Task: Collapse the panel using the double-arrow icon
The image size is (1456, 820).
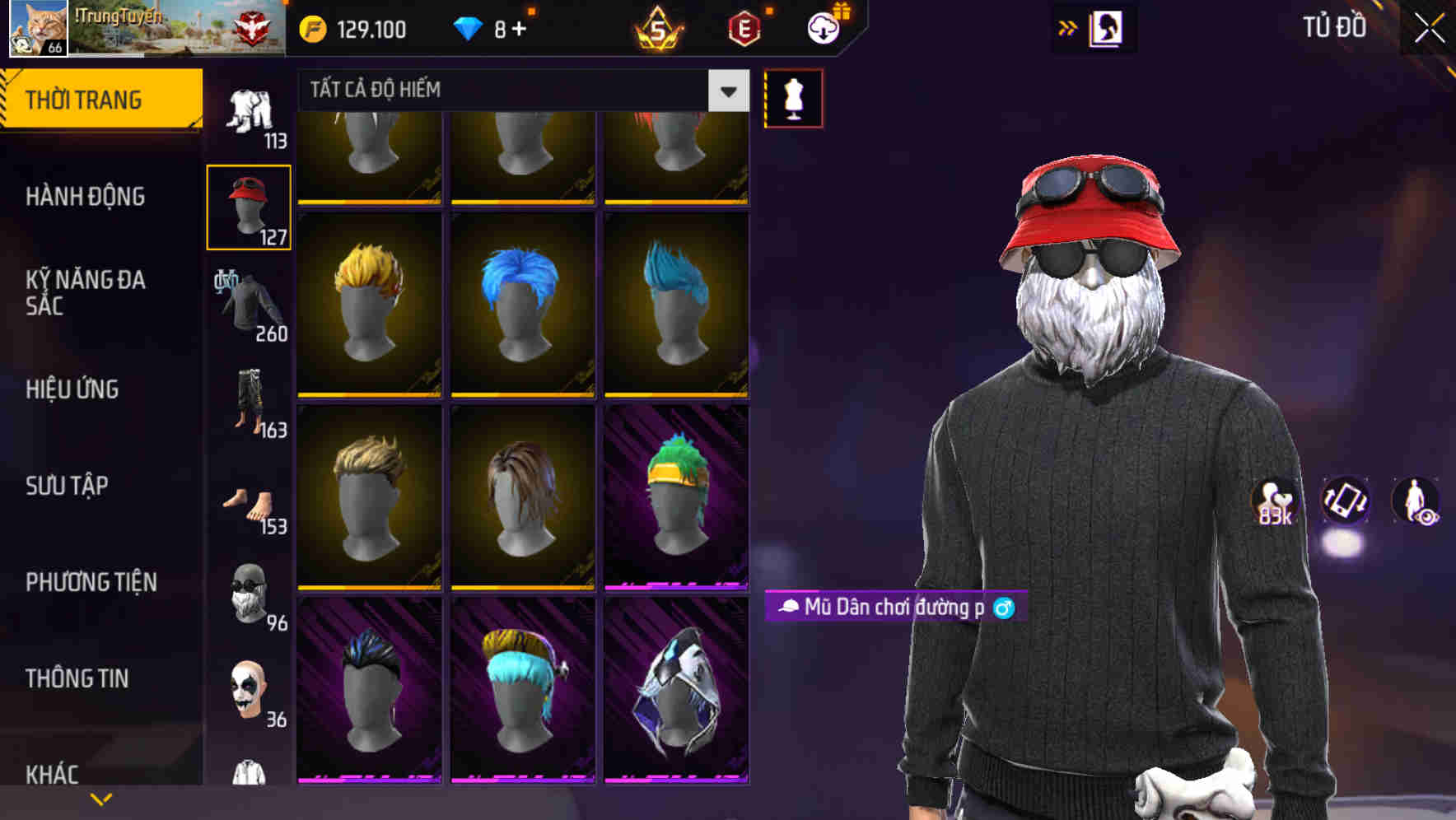Action: point(1066,27)
